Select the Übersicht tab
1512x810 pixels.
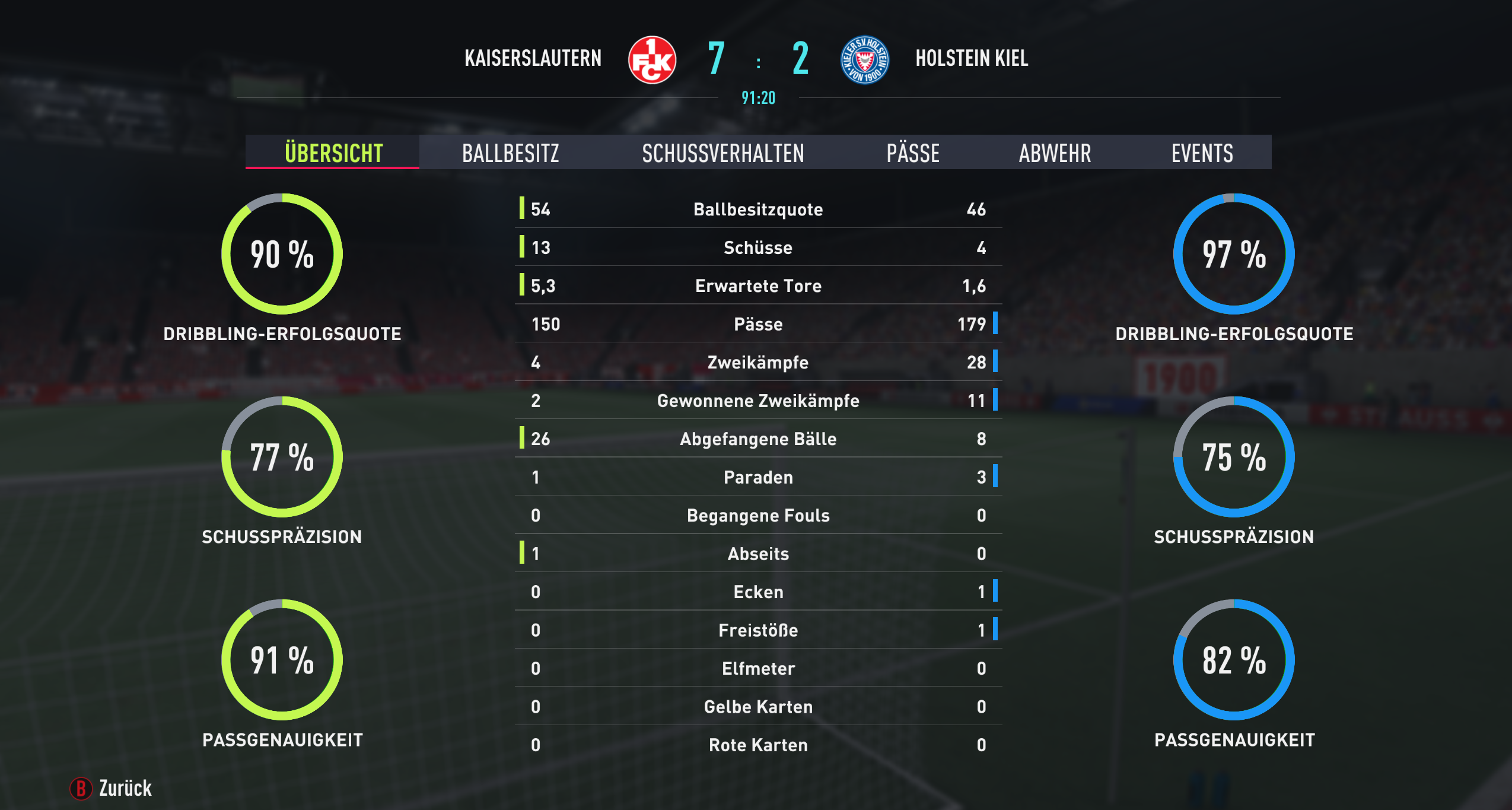pos(333,153)
